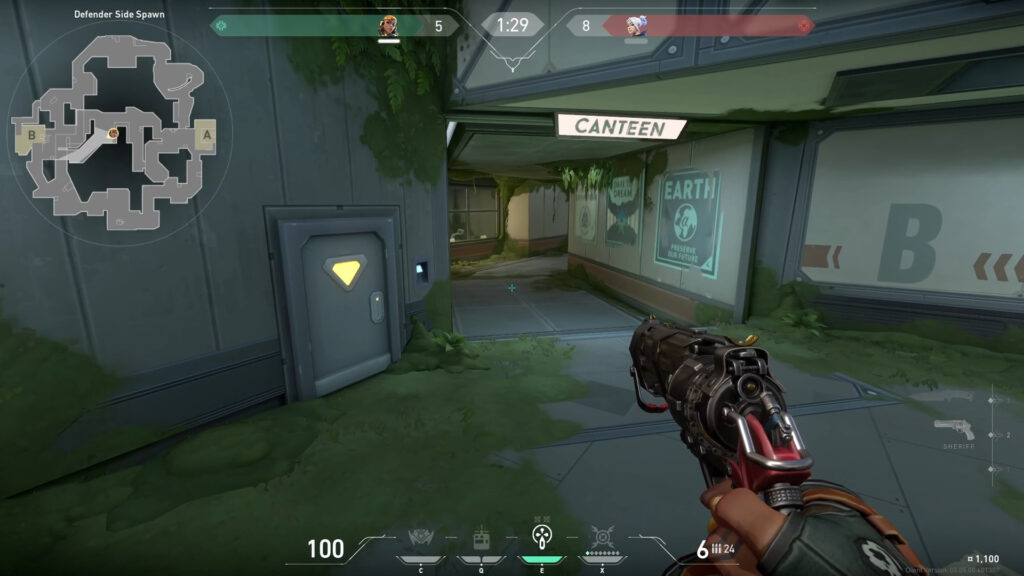The width and height of the screenshot is (1024, 576).
Task: Select the A site marker on minimap
Action: [x=207, y=133]
